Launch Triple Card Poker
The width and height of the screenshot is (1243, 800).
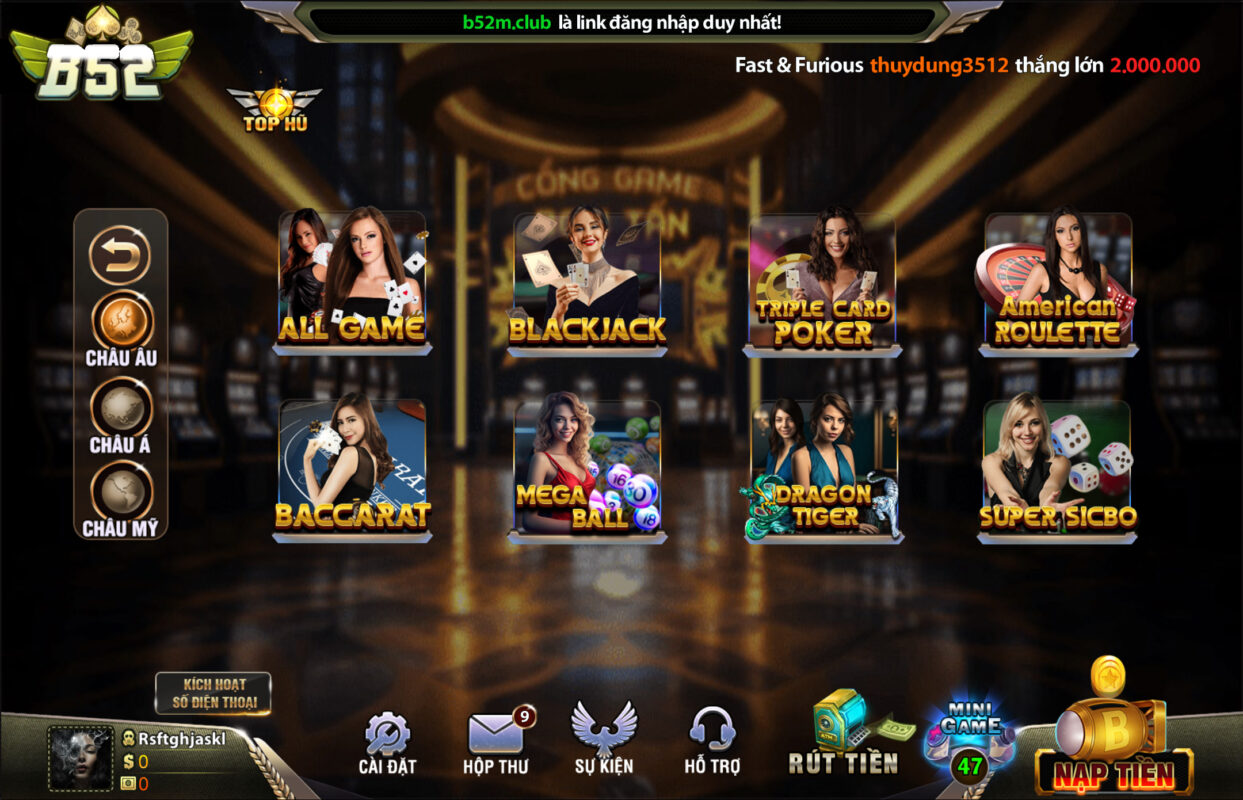822,282
